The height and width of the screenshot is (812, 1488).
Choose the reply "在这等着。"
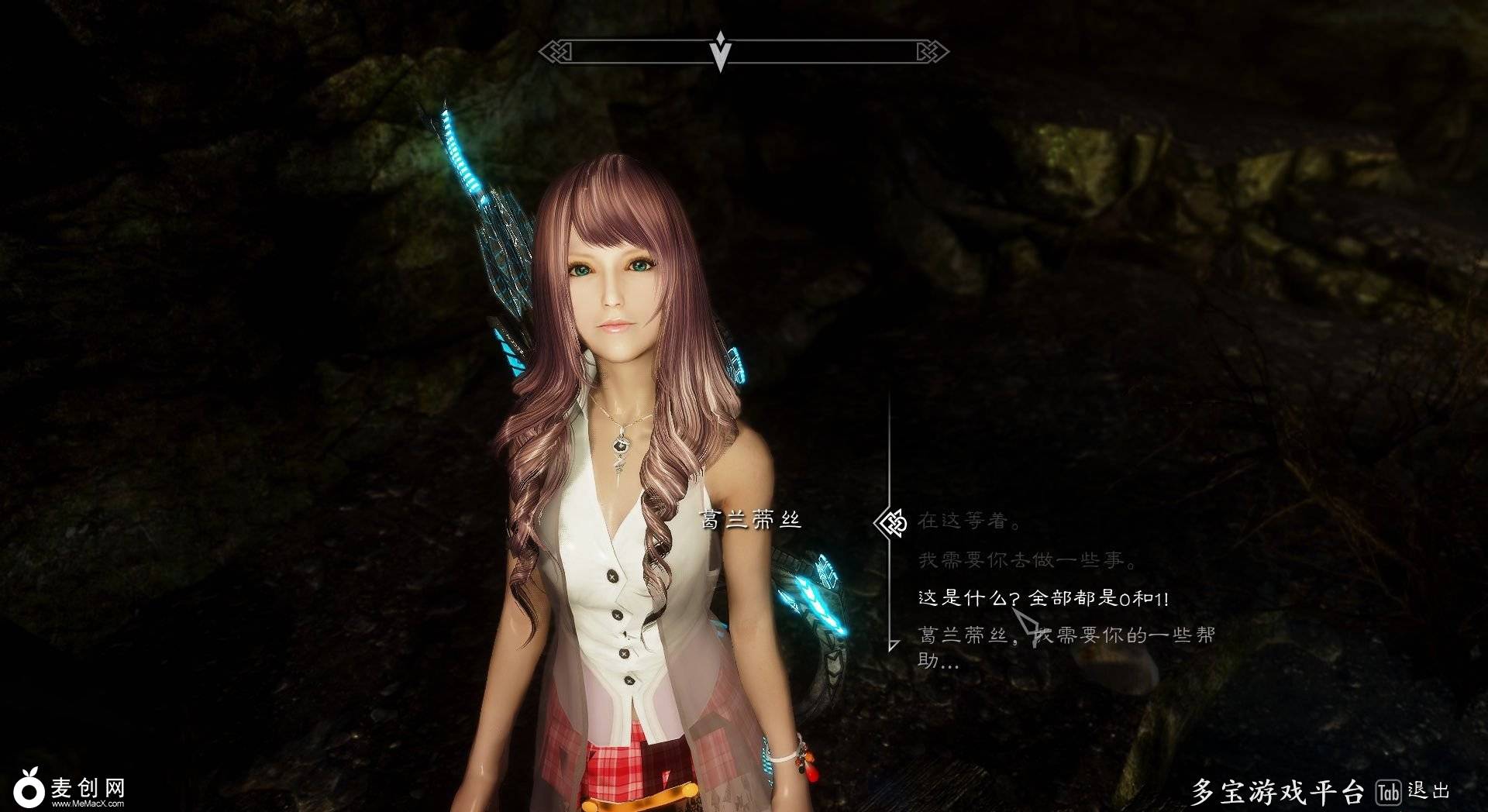[970, 521]
